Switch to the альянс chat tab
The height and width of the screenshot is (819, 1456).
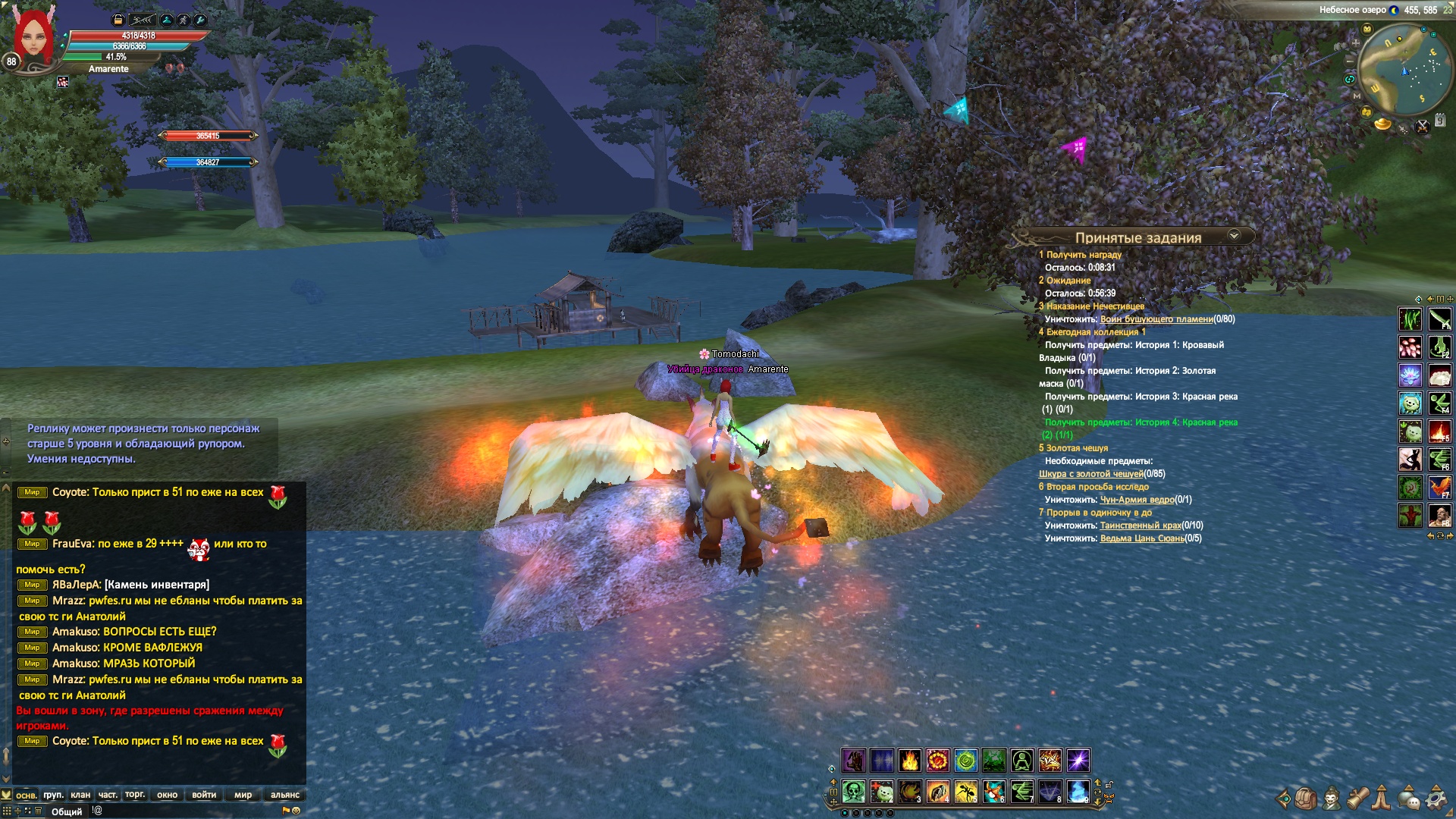[x=285, y=795]
